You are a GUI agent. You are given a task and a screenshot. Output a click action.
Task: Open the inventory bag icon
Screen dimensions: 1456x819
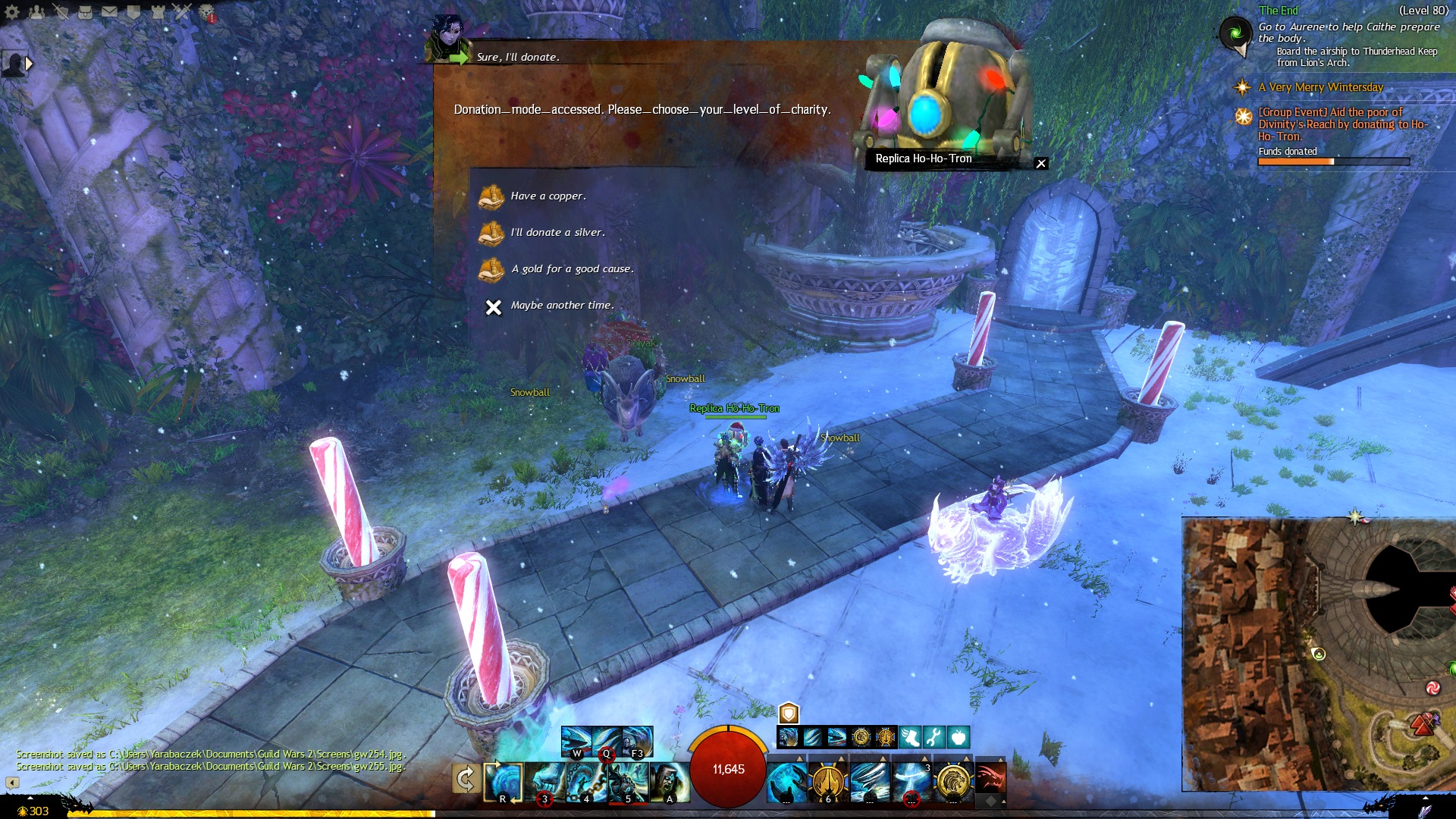pyautogui.click(x=85, y=12)
